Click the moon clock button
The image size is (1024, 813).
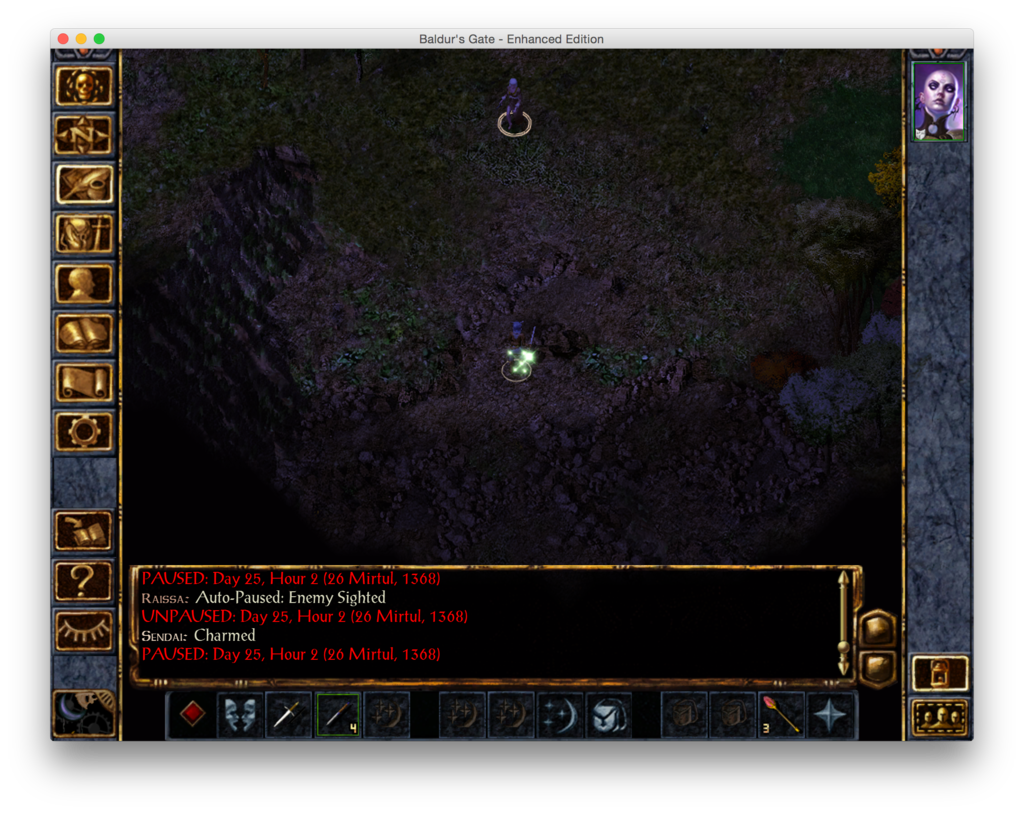coord(84,712)
